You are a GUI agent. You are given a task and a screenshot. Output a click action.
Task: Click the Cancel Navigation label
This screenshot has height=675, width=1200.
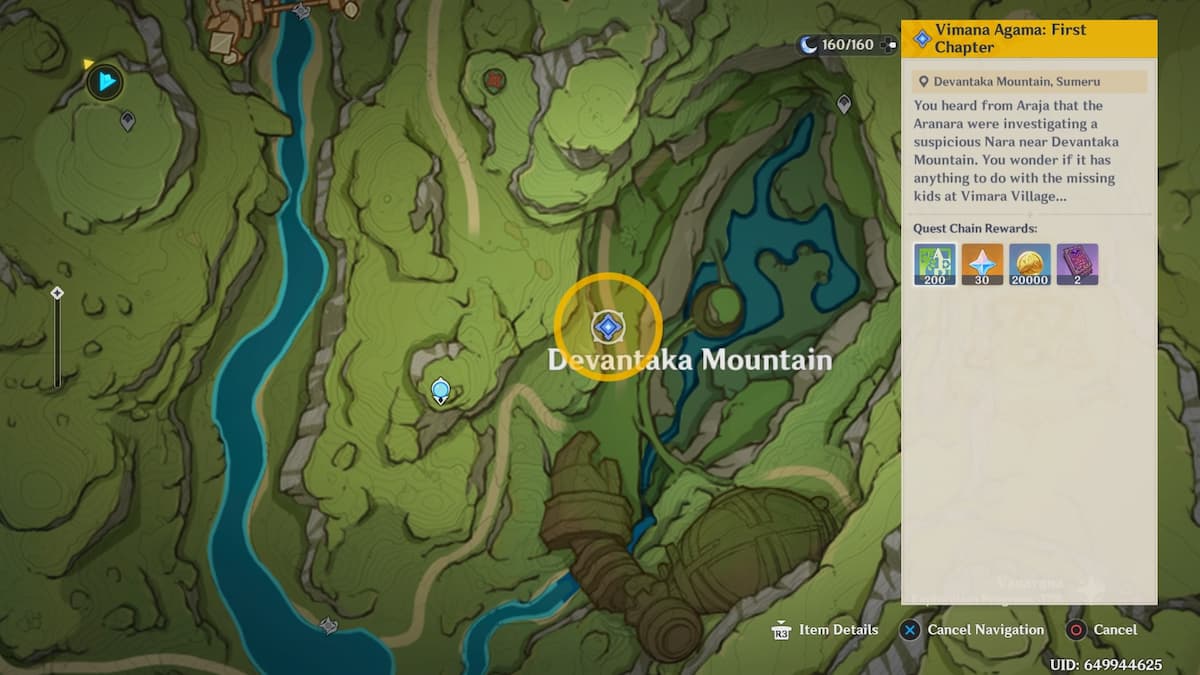click(985, 630)
